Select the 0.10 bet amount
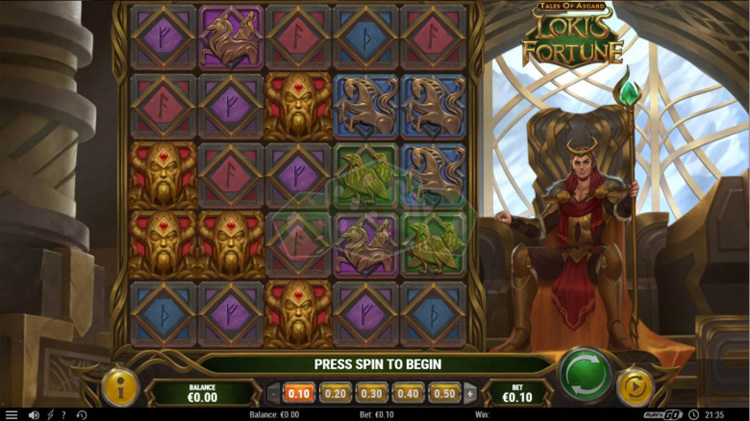This screenshot has width=750, height=421. [x=299, y=393]
